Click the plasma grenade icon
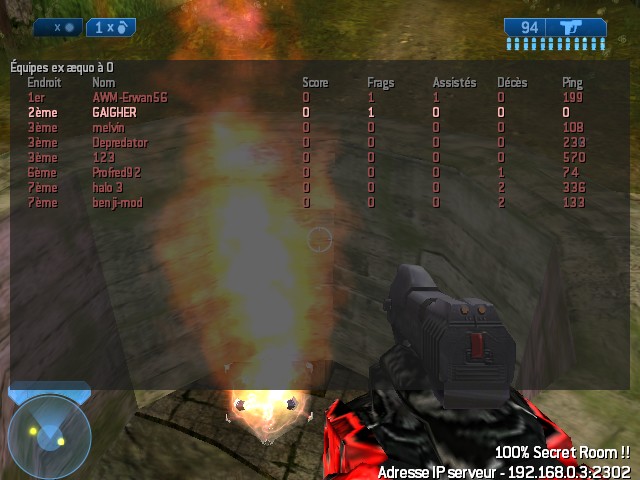640x480 pixels. pyautogui.click(x=68, y=28)
